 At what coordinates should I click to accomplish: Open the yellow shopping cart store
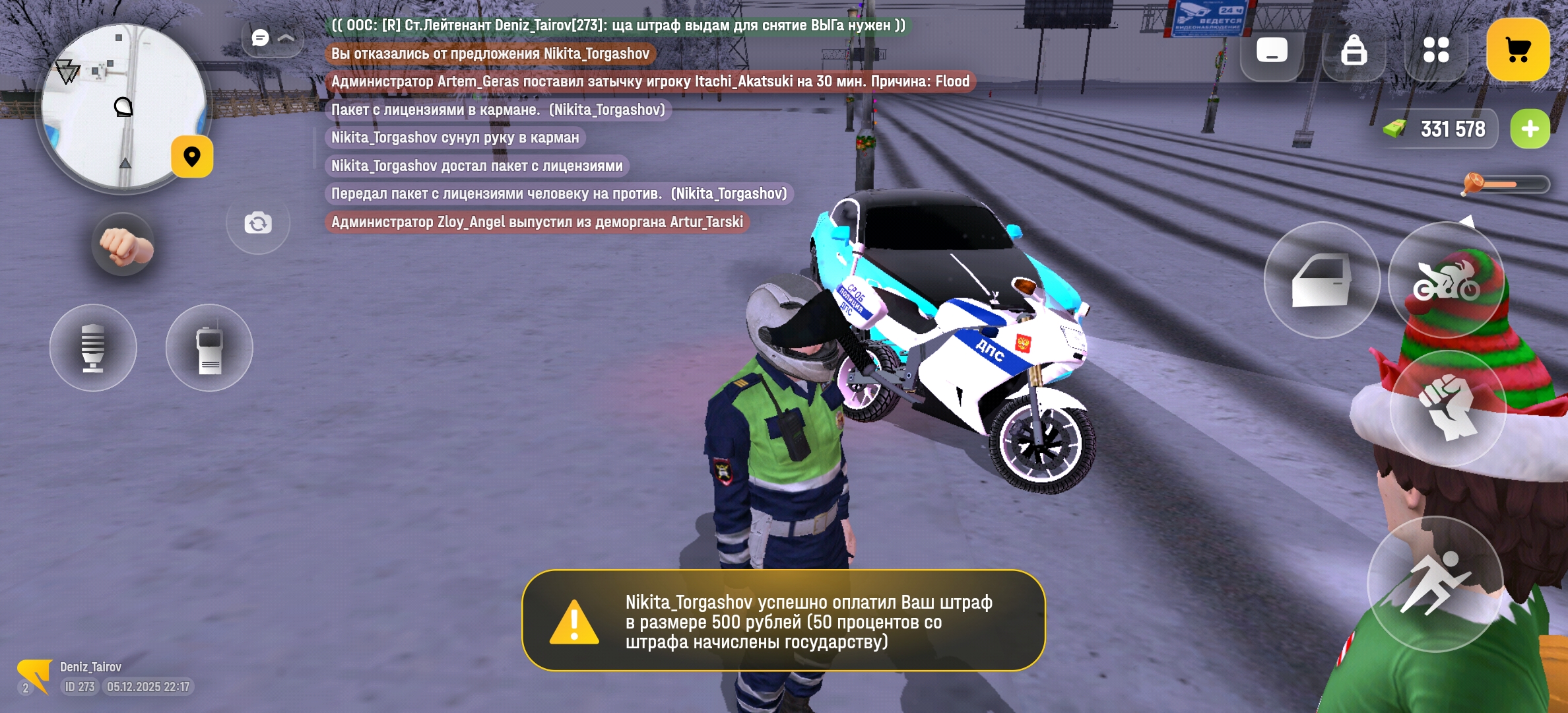[1518, 50]
